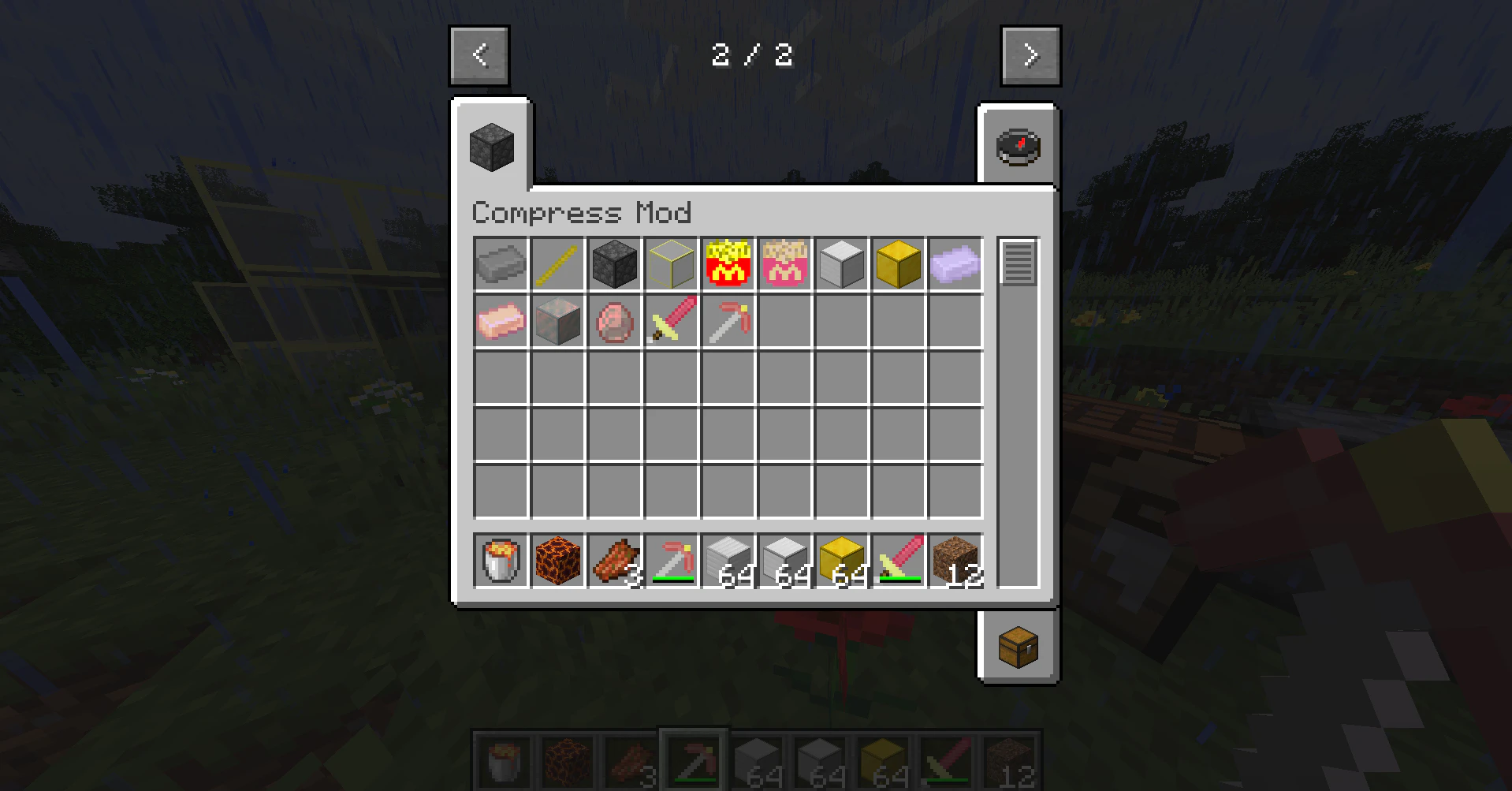Select the purple ingot item
Viewport: 1512px width, 791px height.
click(x=955, y=263)
